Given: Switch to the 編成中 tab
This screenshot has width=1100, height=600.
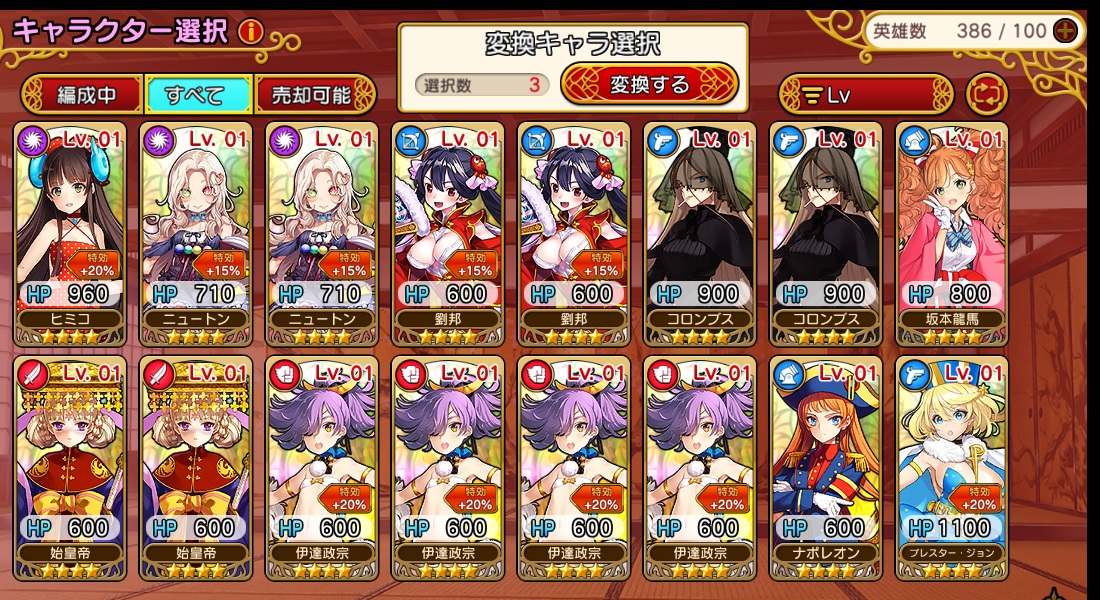Looking at the screenshot, I should (84, 95).
